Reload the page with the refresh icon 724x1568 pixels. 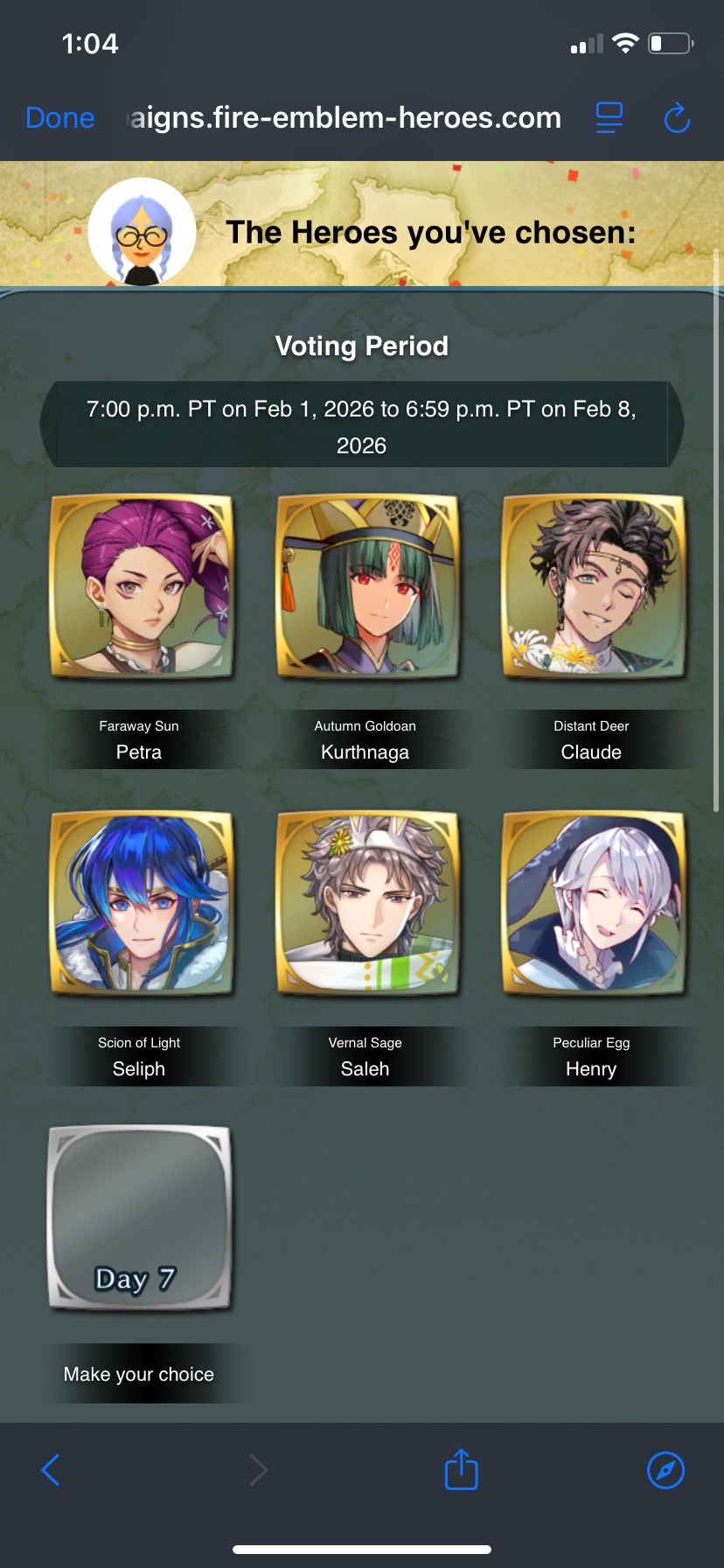677,118
